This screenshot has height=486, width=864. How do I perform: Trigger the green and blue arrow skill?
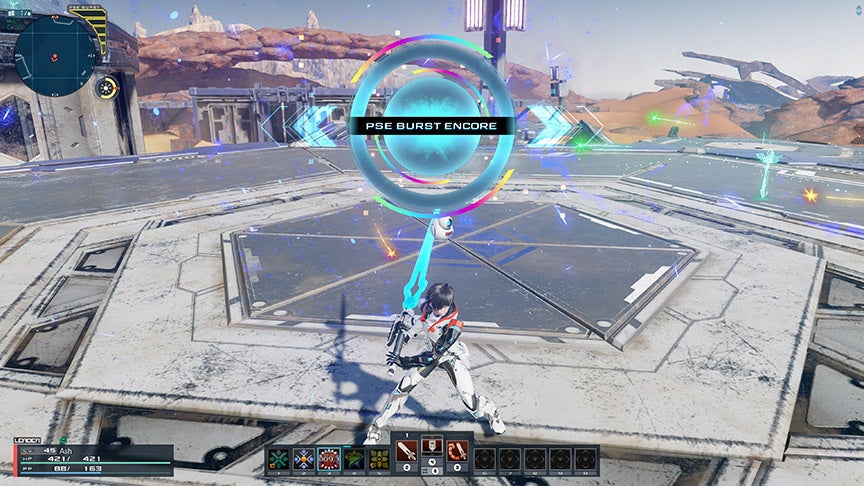(x=354, y=459)
